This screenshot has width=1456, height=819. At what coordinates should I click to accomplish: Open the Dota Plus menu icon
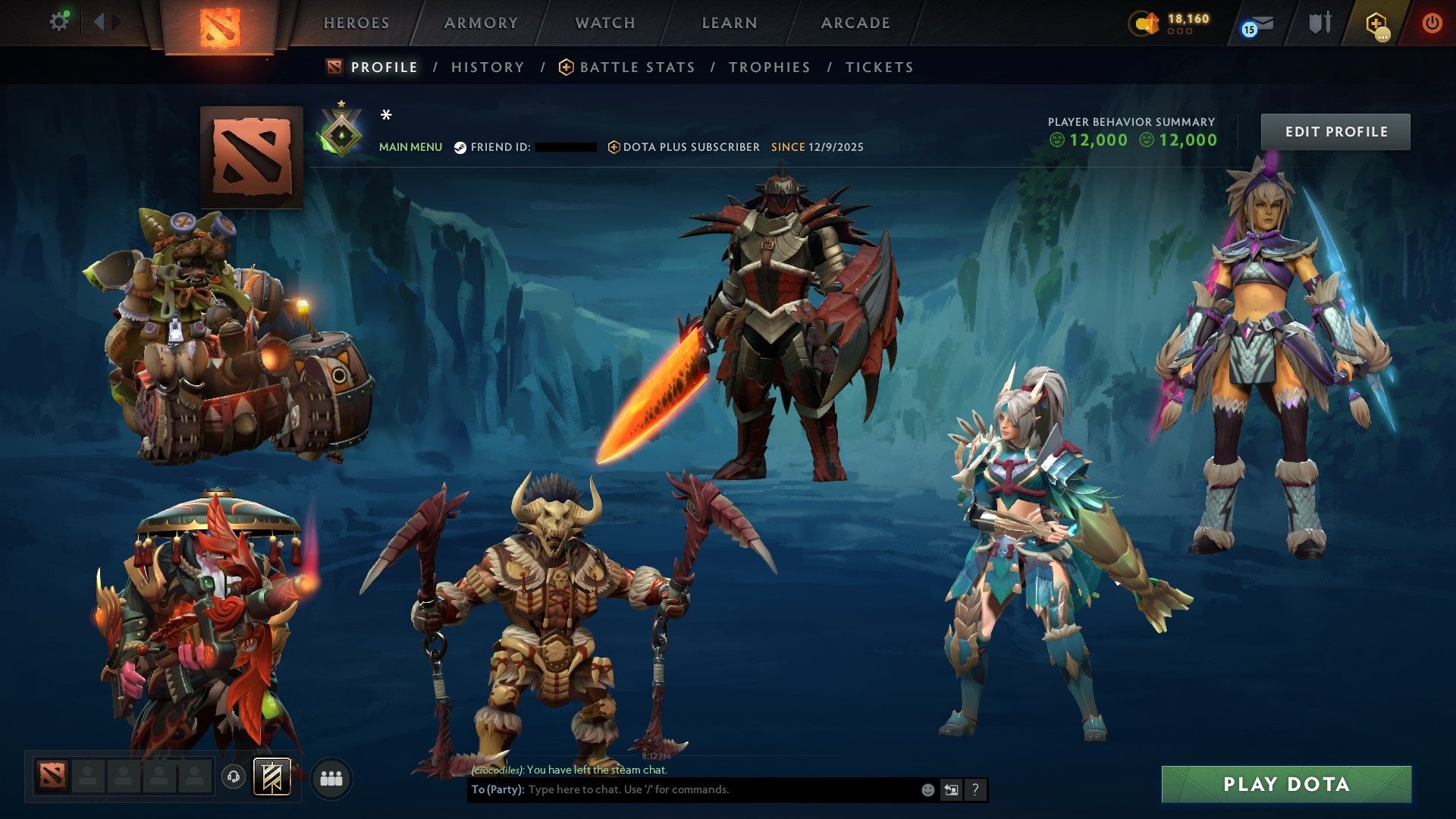[1378, 22]
